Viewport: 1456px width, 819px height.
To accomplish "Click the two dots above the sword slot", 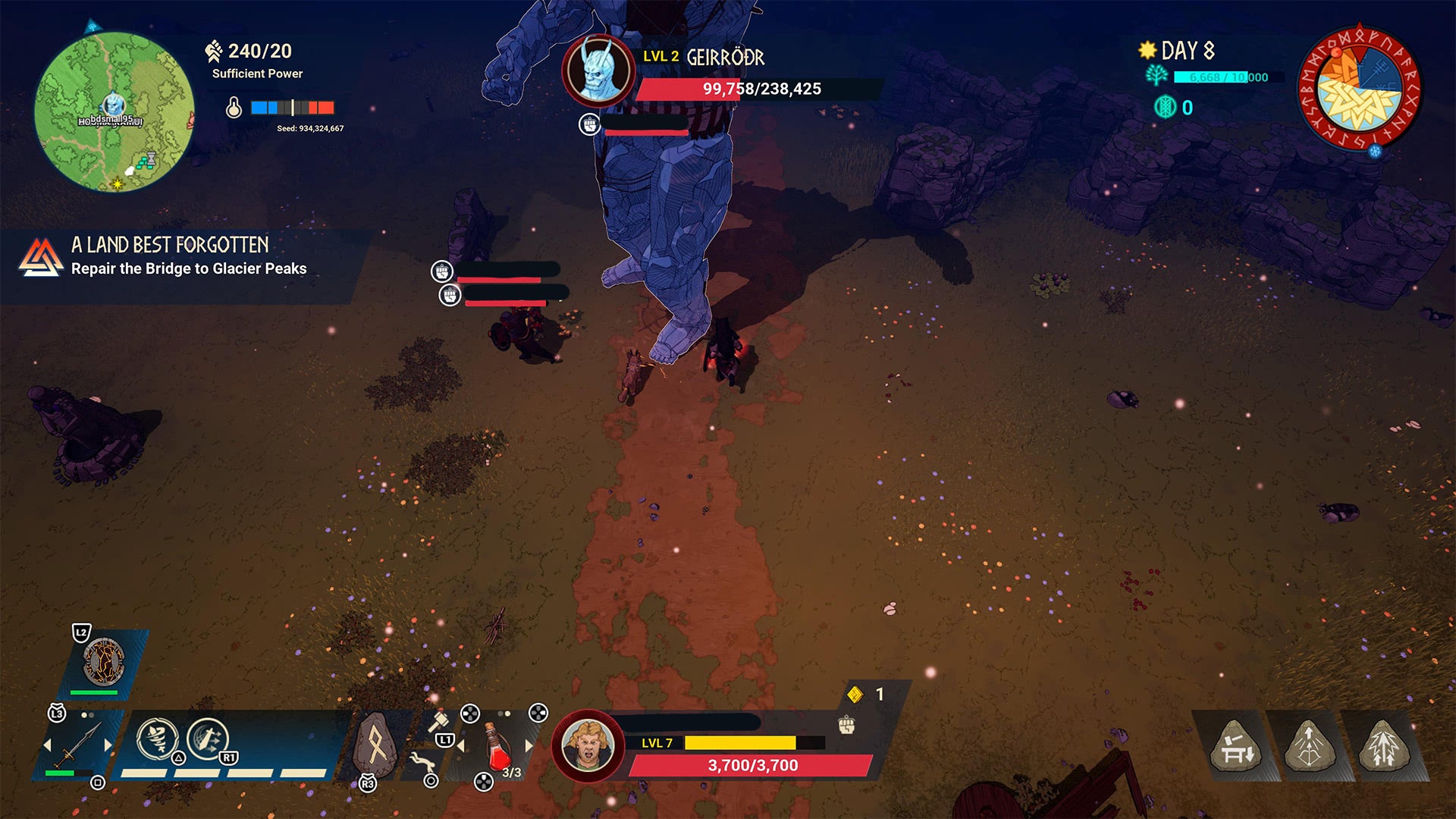I will (x=86, y=714).
